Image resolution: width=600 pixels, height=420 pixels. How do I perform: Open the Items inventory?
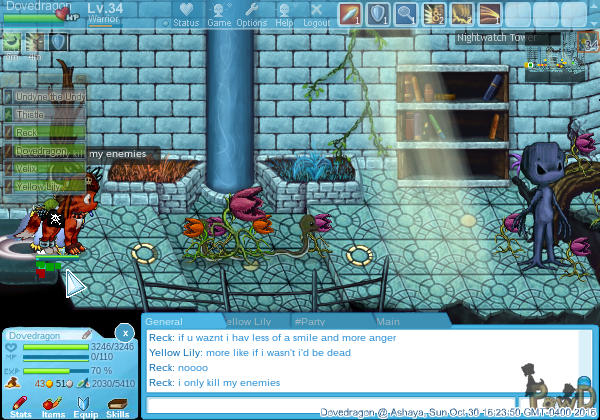pos(53,405)
